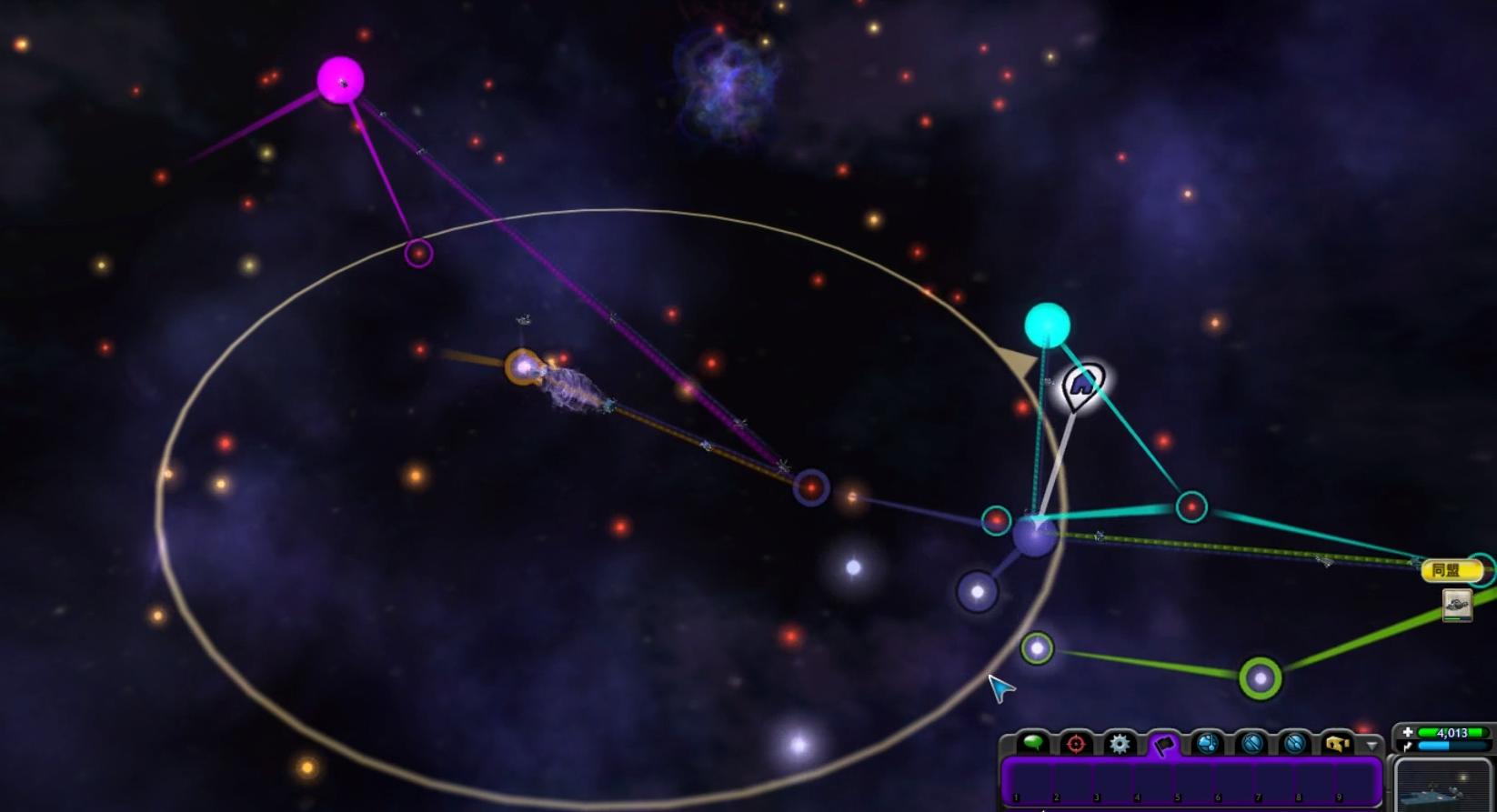Switch to the red crosshair weapons tab
The width and height of the screenshot is (1497, 812).
pos(1076,744)
